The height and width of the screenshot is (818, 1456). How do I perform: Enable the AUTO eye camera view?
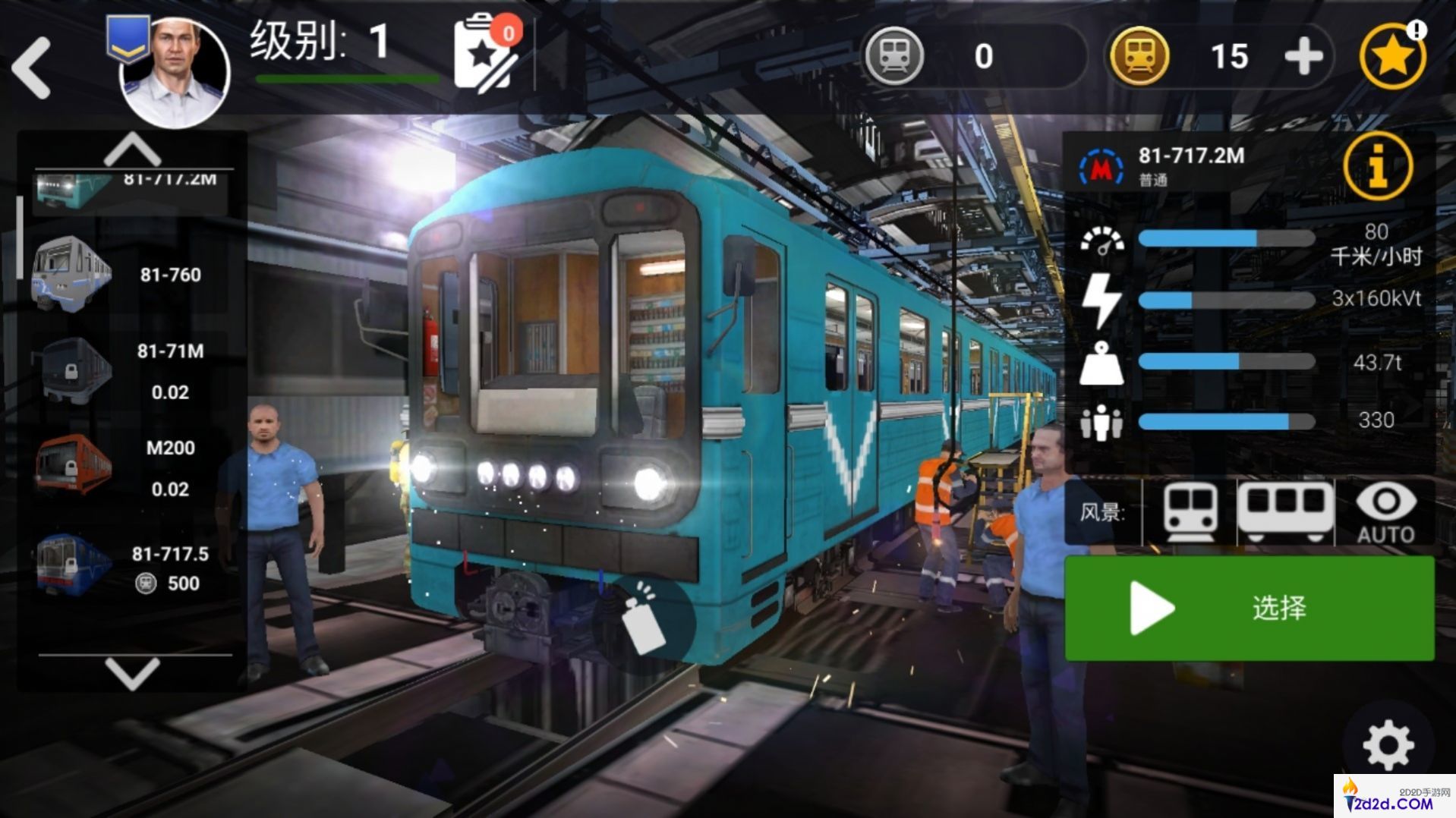point(1385,514)
